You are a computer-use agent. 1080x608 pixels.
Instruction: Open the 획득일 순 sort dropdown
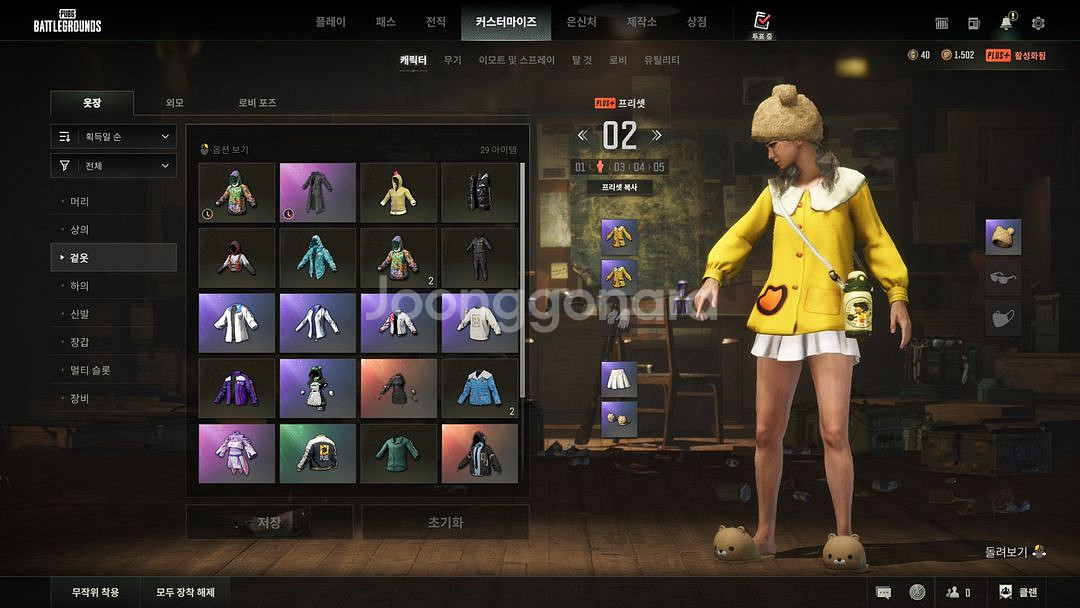click(x=114, y=137)
